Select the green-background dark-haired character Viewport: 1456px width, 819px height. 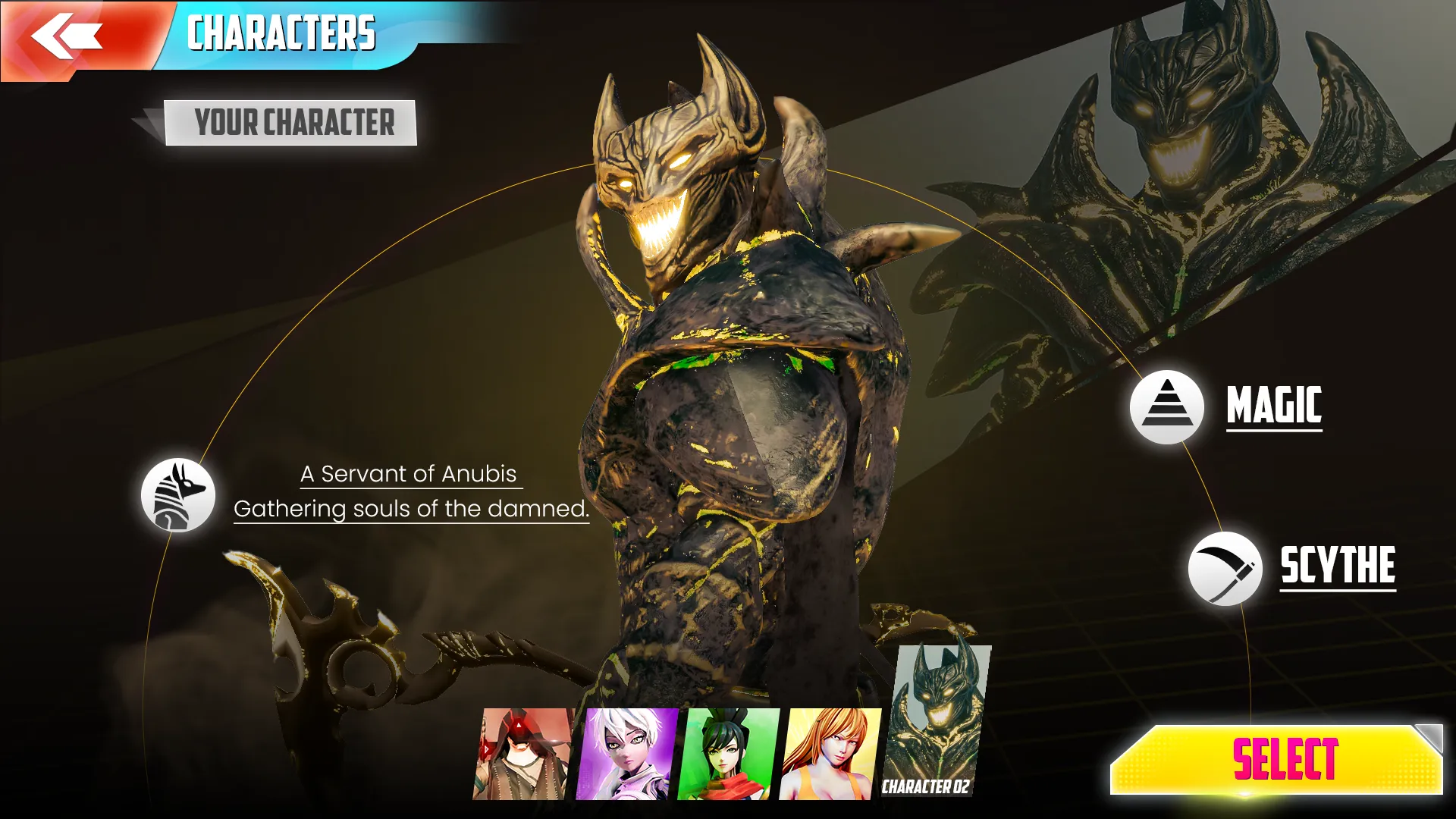pyautogui.click(x=729, y=754)
